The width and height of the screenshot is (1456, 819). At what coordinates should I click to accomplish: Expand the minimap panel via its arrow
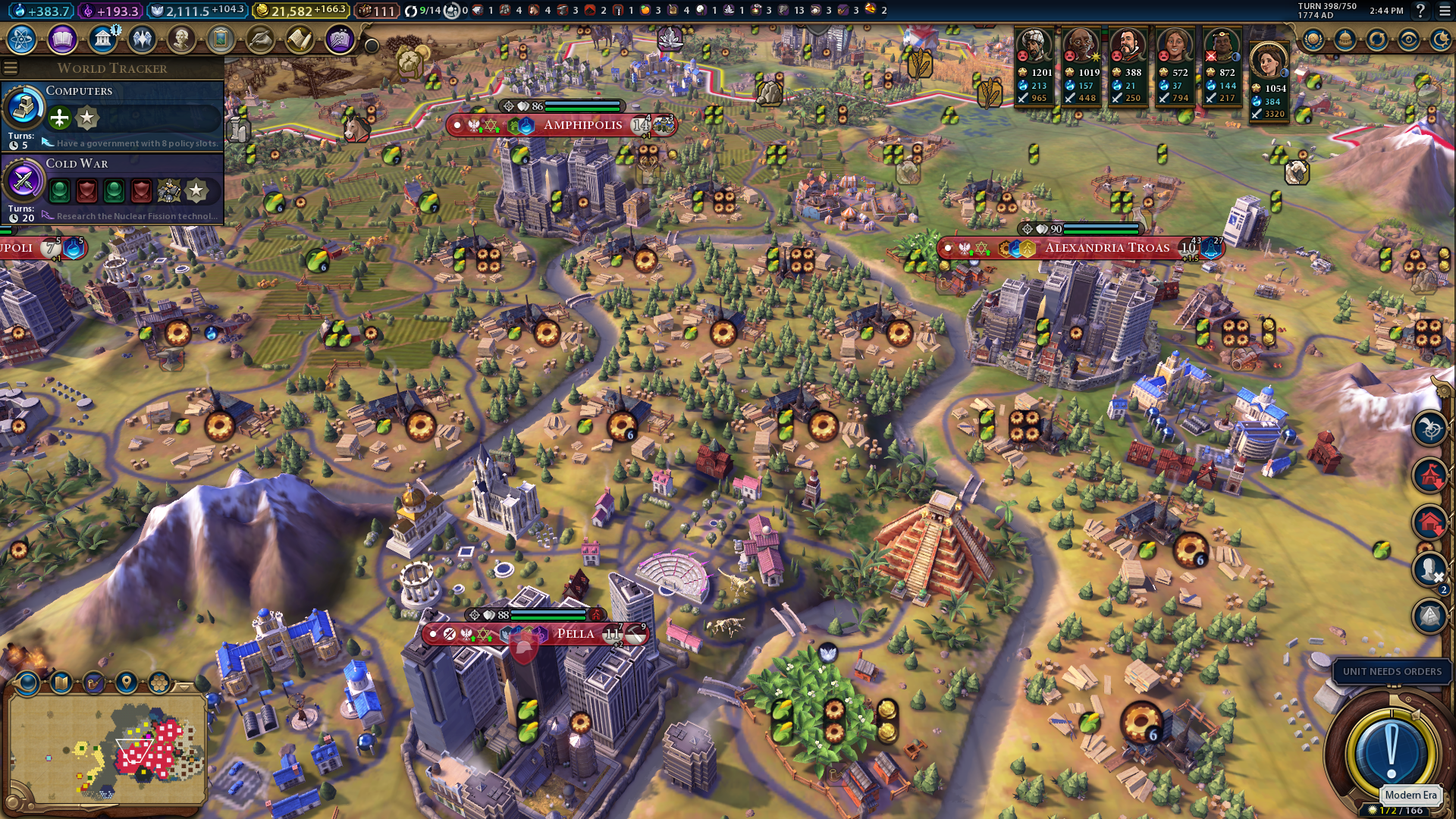183,687
